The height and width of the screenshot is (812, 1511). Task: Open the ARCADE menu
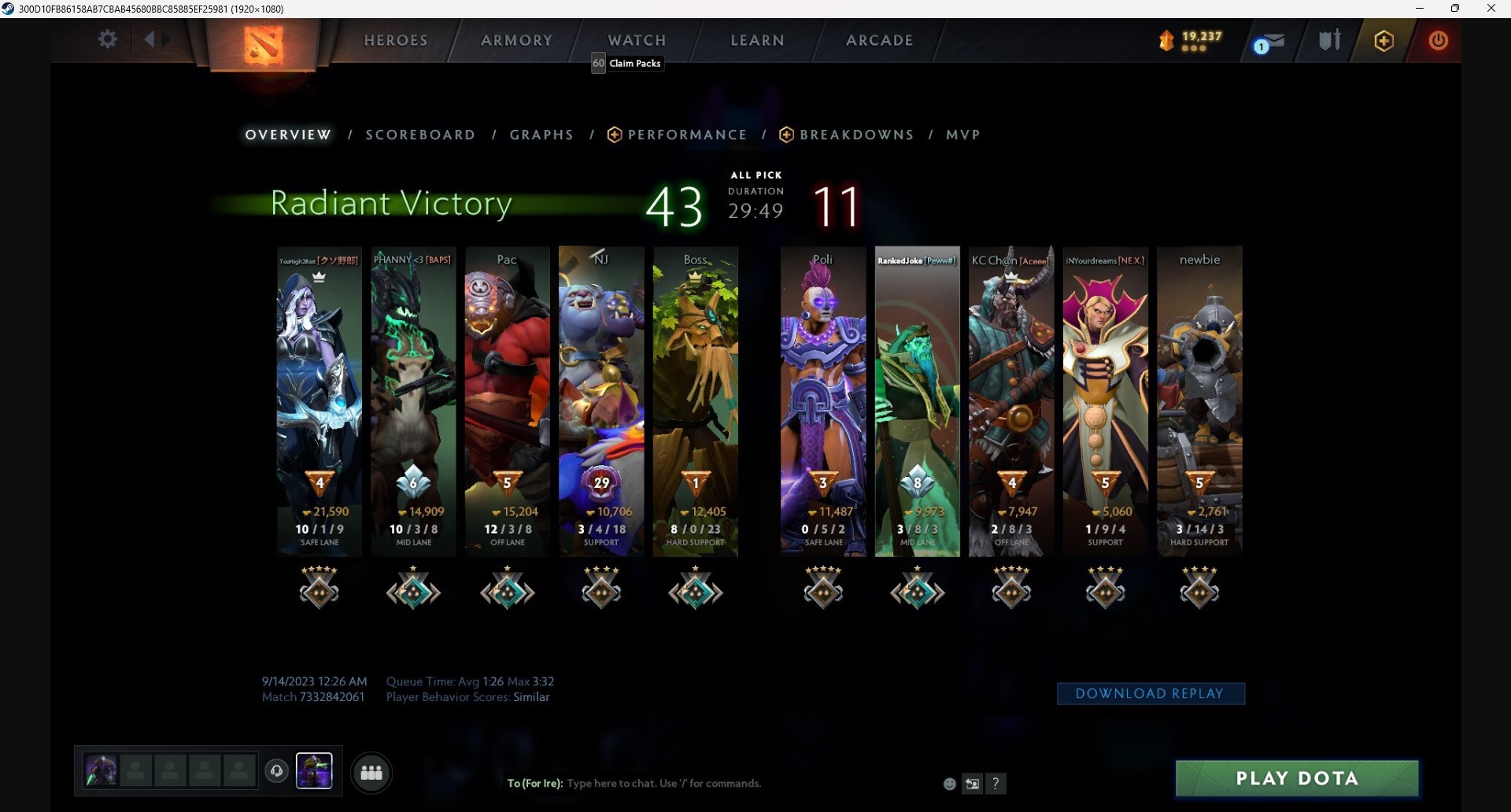pyautogui.click(x=879, y=39)
